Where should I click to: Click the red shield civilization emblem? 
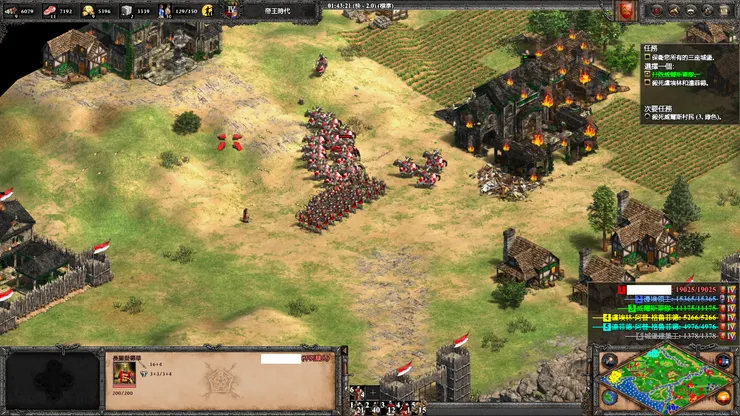click(625, 11)
